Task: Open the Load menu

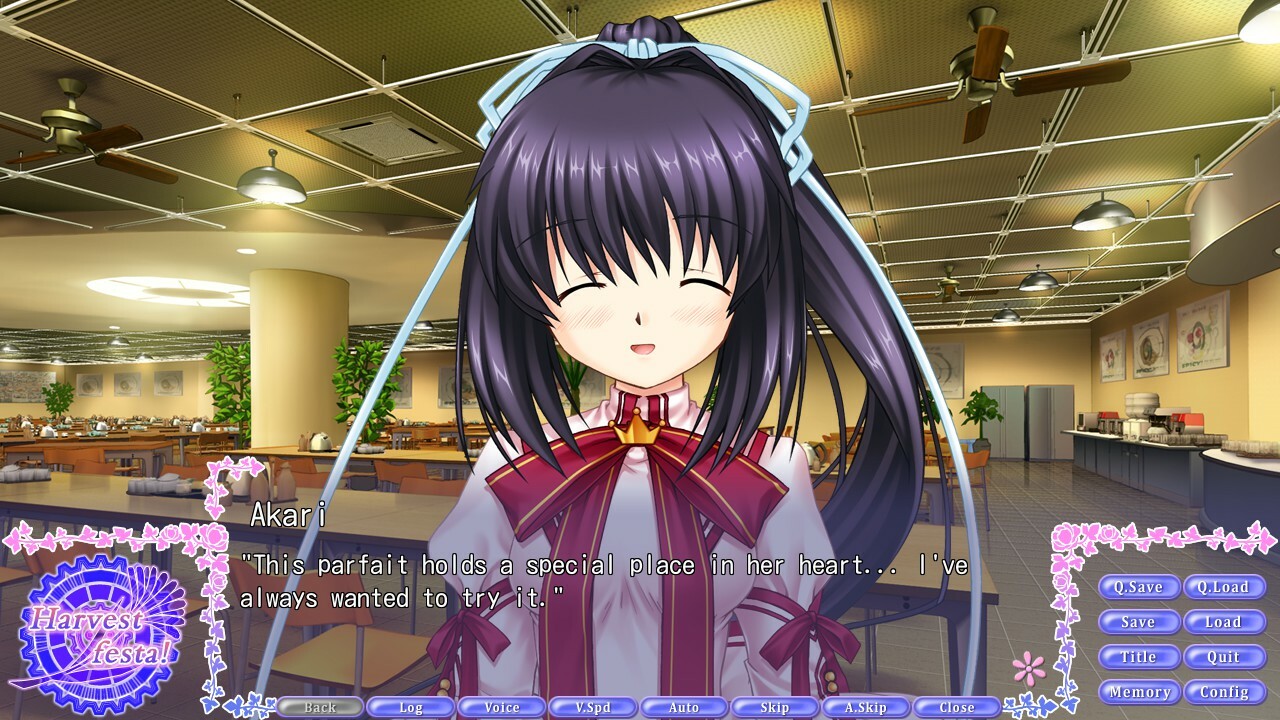Action: pos(1224,622)
